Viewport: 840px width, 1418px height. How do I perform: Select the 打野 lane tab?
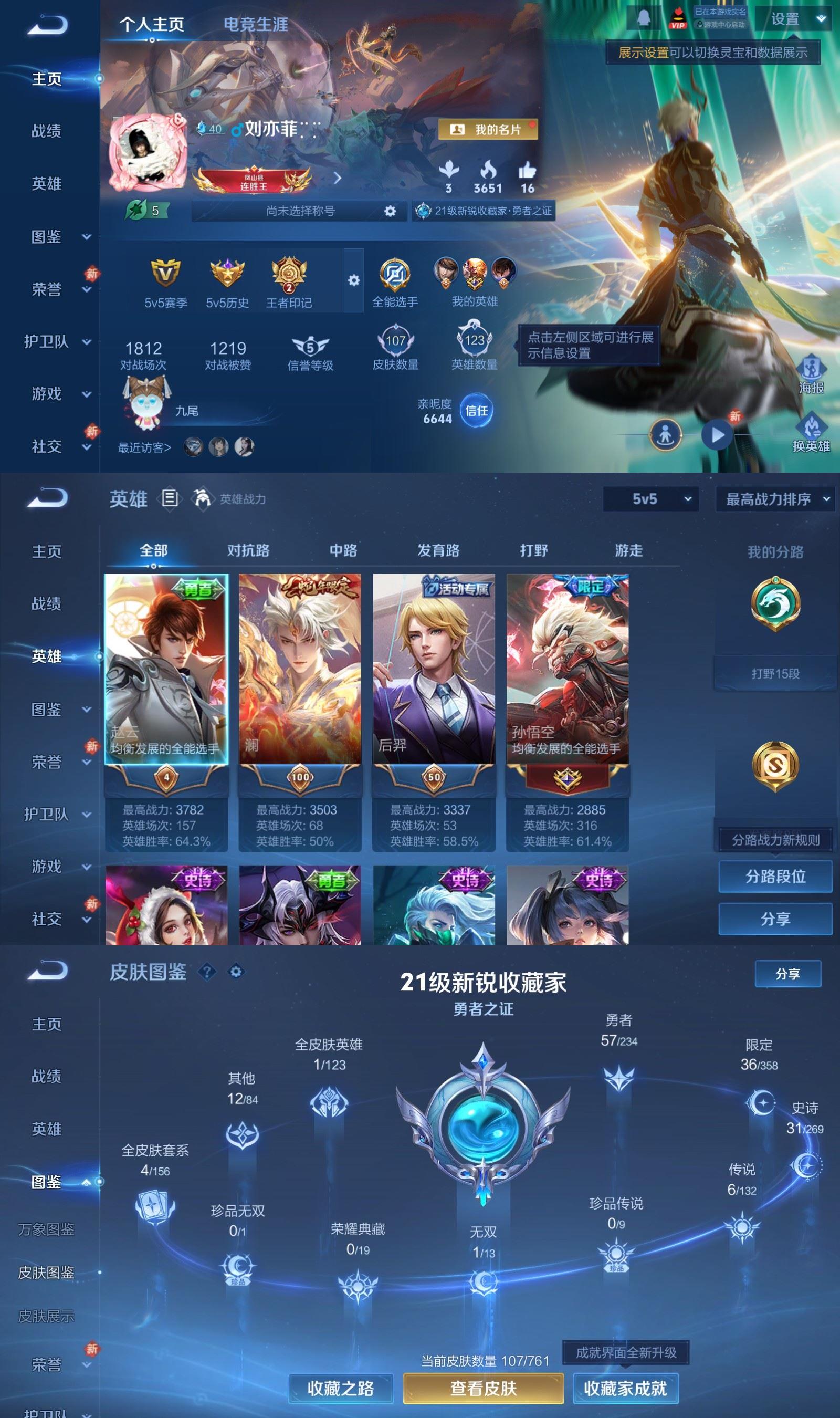533,550
